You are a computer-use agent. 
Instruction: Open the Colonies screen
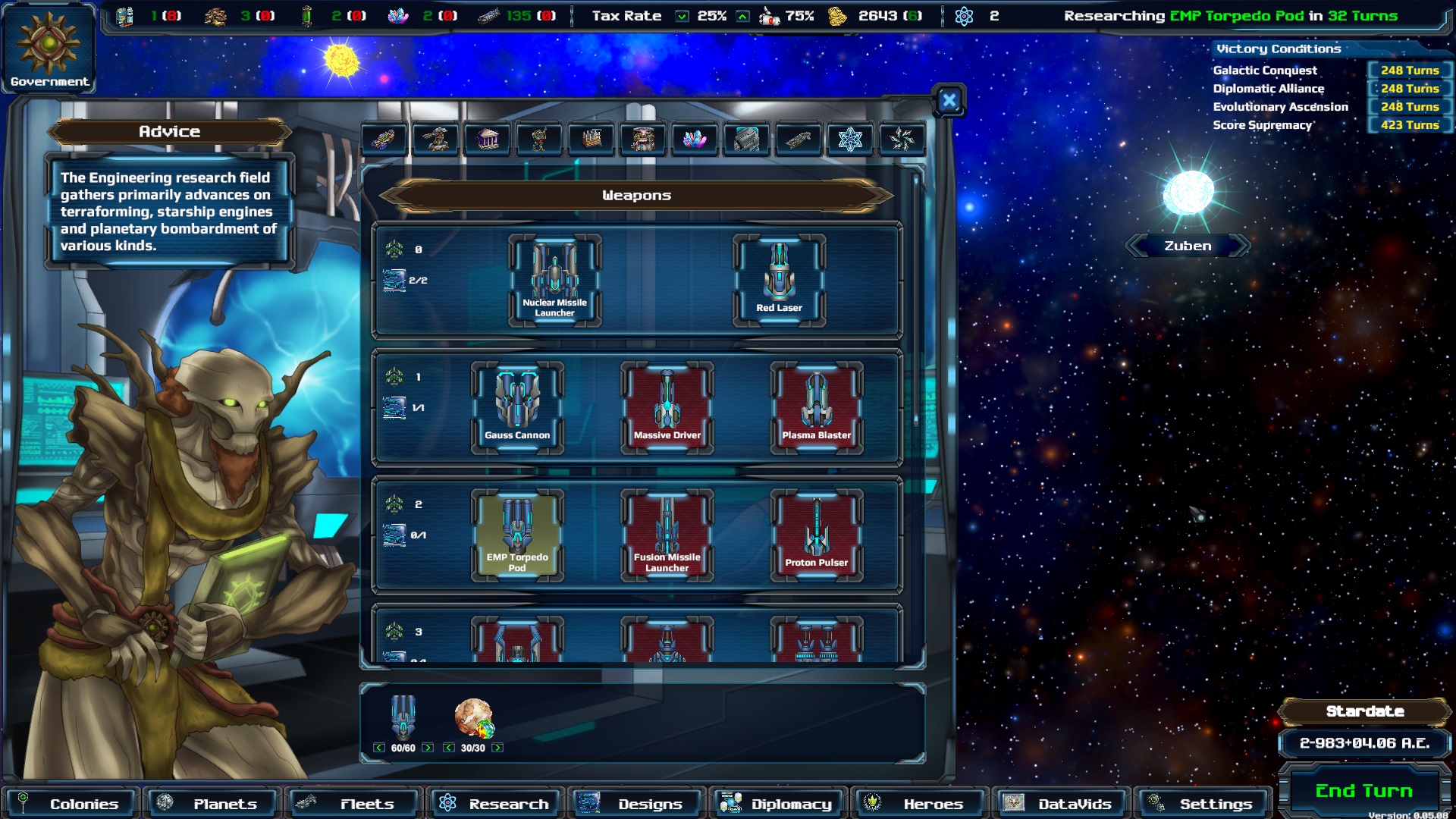[x=70, y=803]
